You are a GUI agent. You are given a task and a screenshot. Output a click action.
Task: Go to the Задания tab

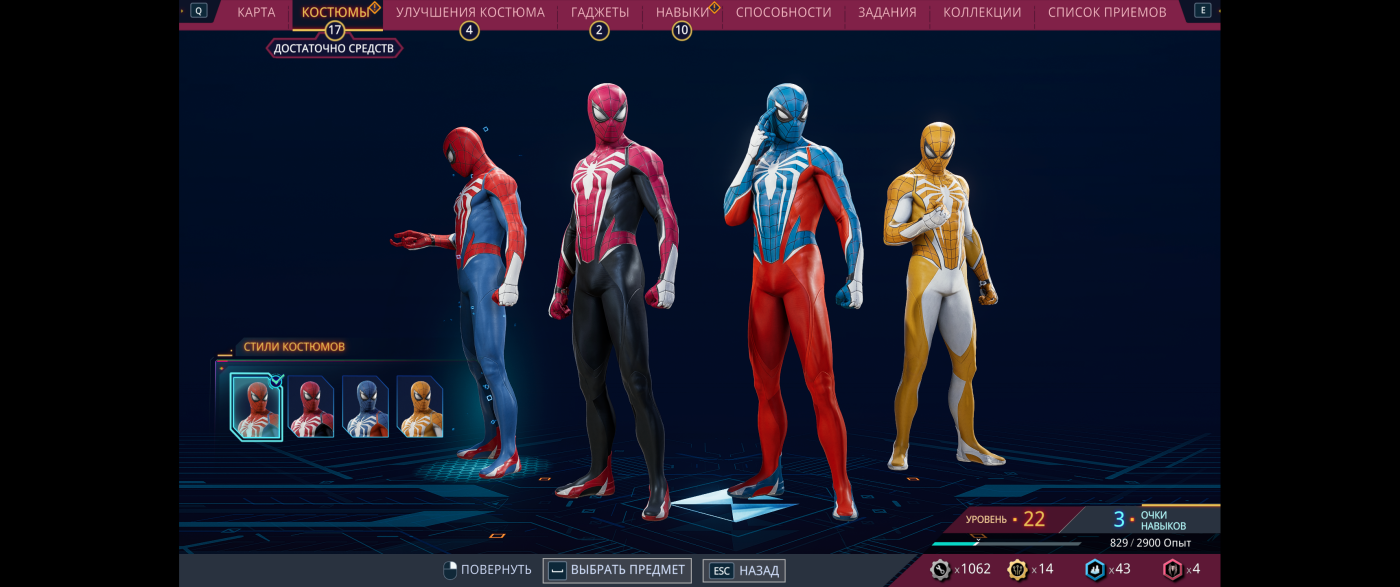point(887,13)
